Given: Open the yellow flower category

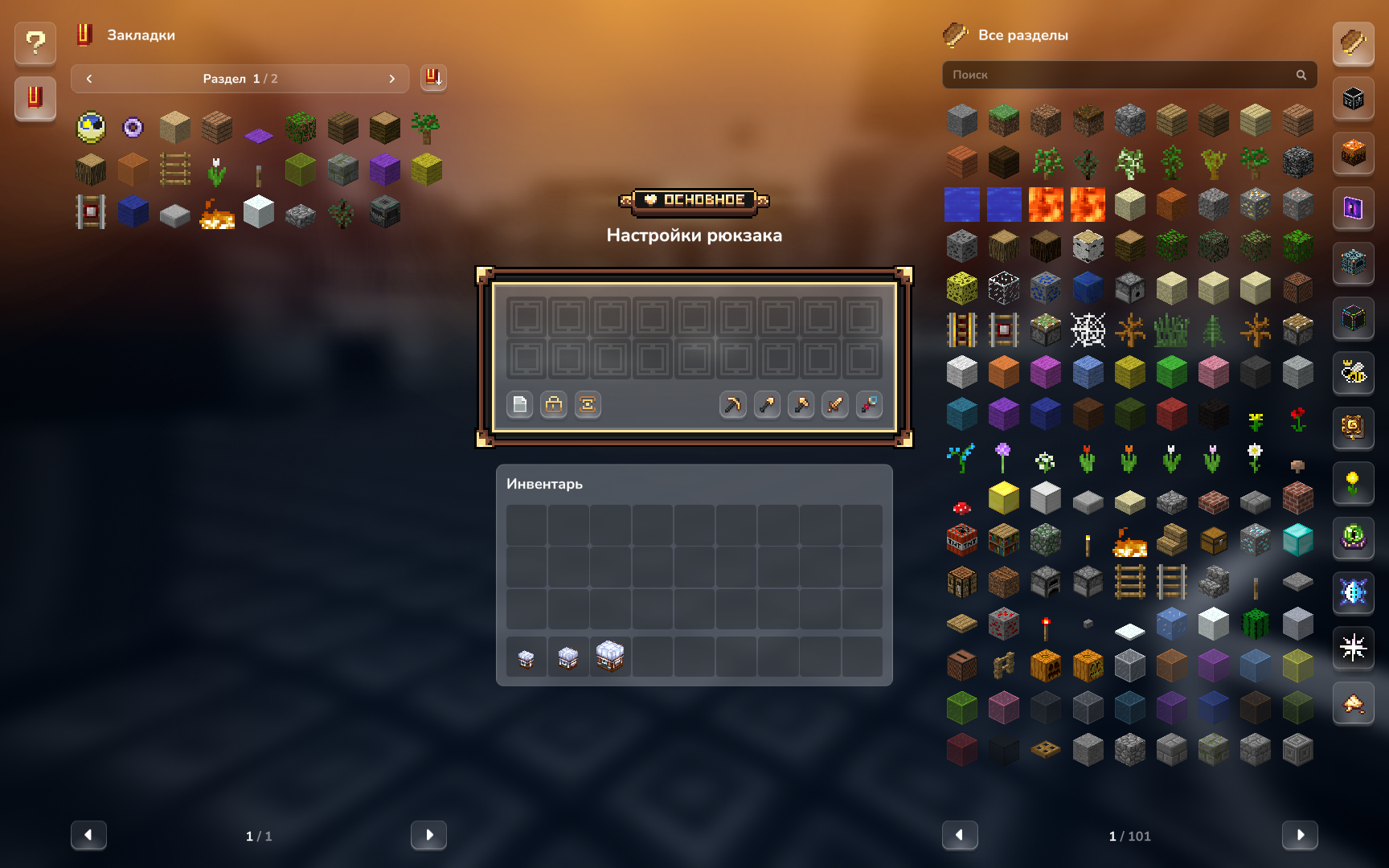Looking at the screenshot, I should (1354, 482).
